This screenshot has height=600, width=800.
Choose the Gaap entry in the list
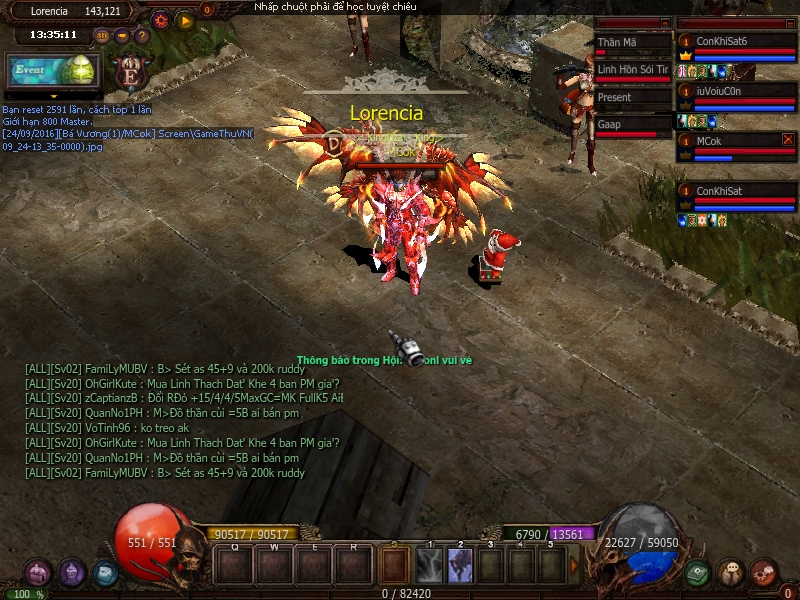(x=632, y=125)
